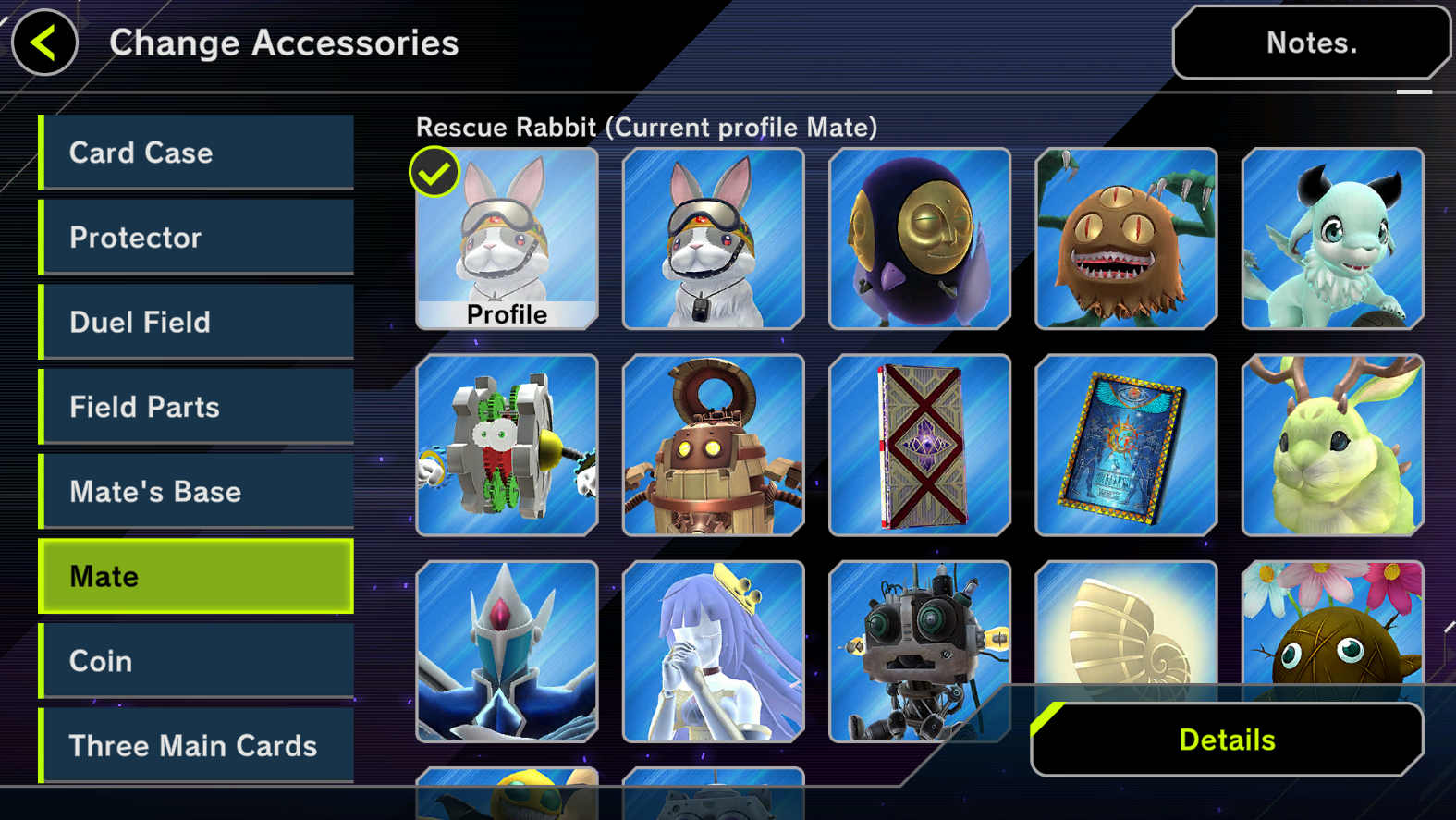
Task: Open the Duel Field category
Action: pyautogui.click(x=197, y=322)
